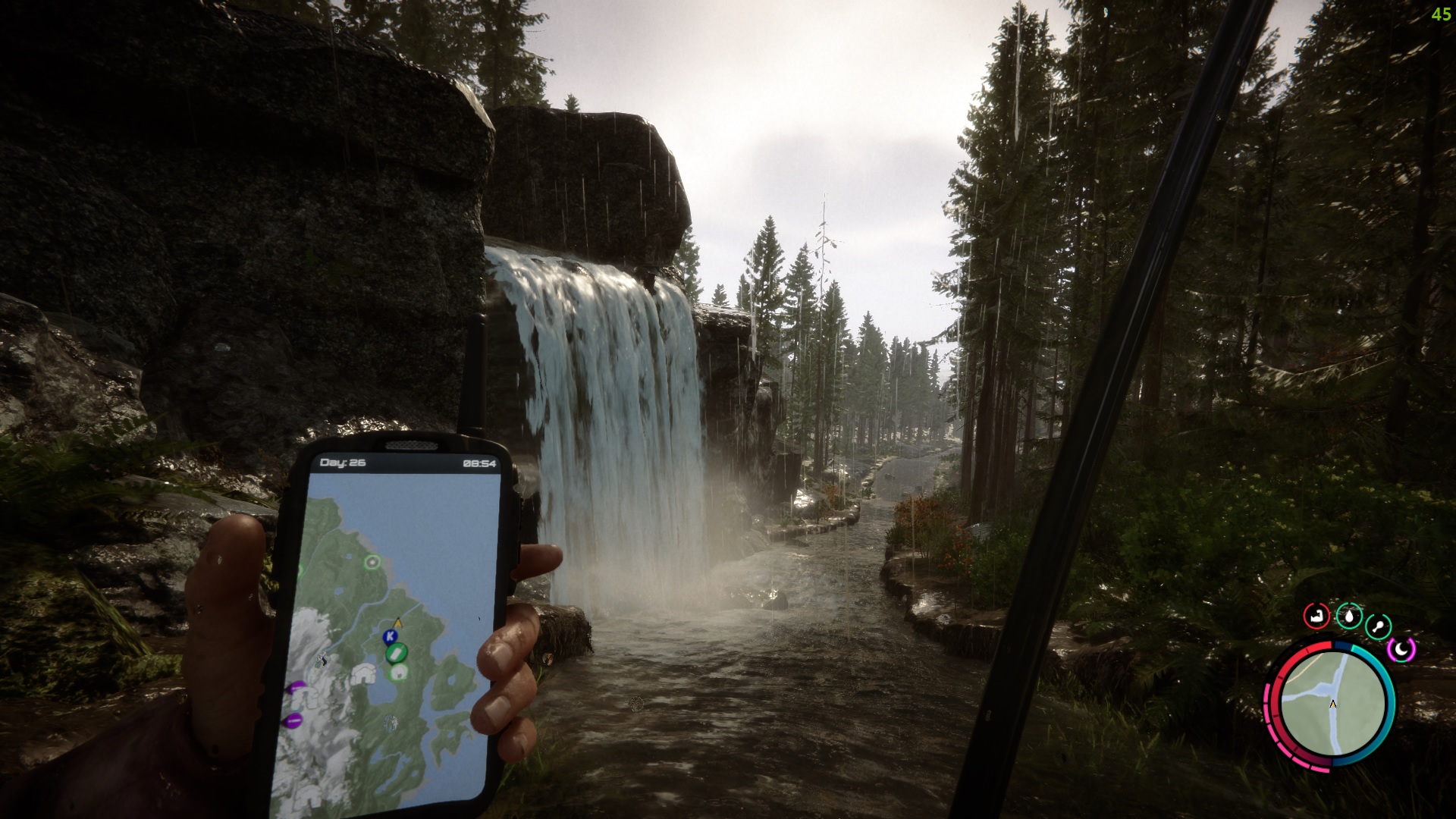Select the green-circled cave marker on GPS
Image resolution: width=1456 pixels, height=819 pixels.
(398, 672)
